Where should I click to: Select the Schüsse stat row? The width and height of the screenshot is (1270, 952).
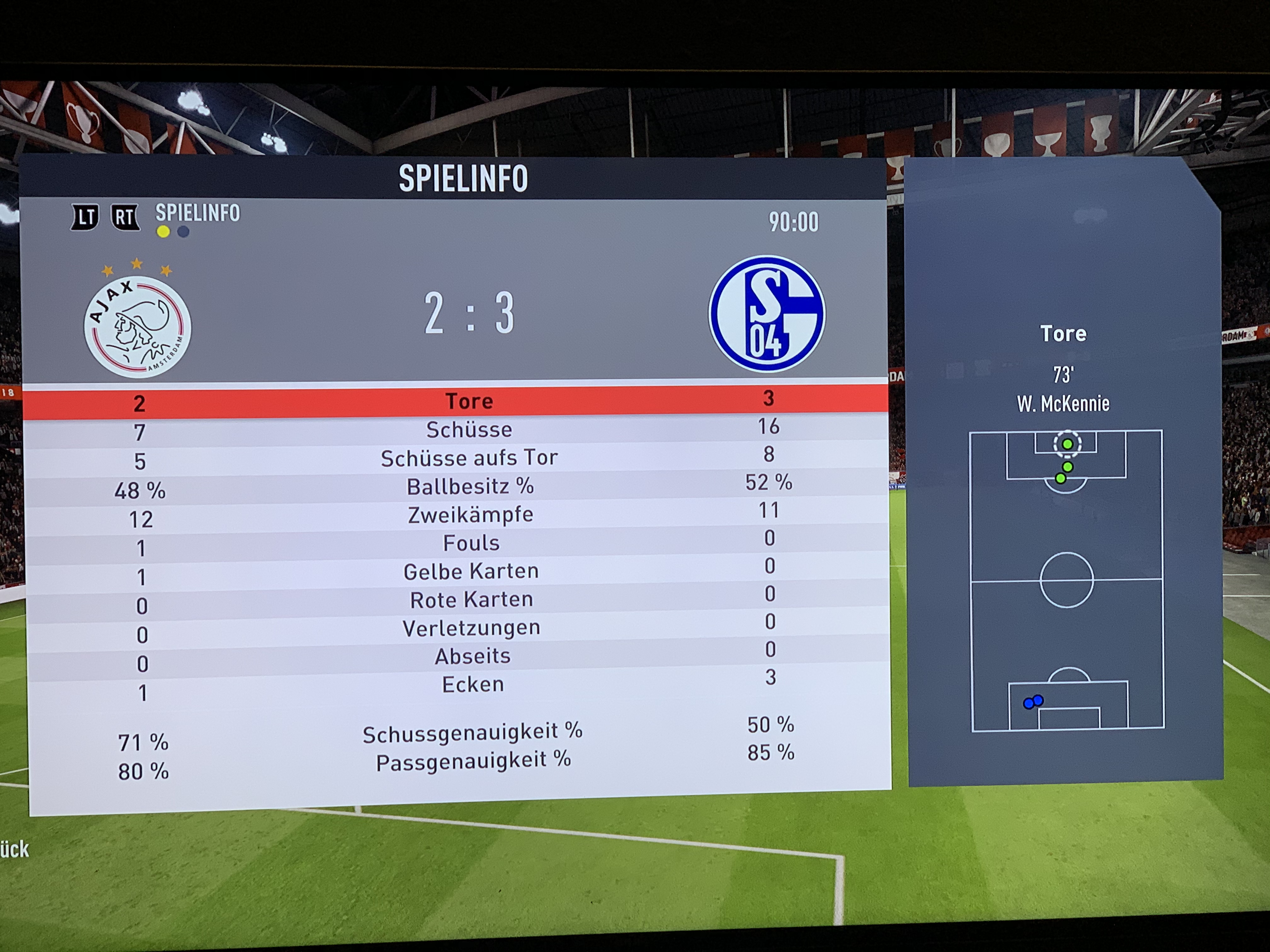(469, 429)
